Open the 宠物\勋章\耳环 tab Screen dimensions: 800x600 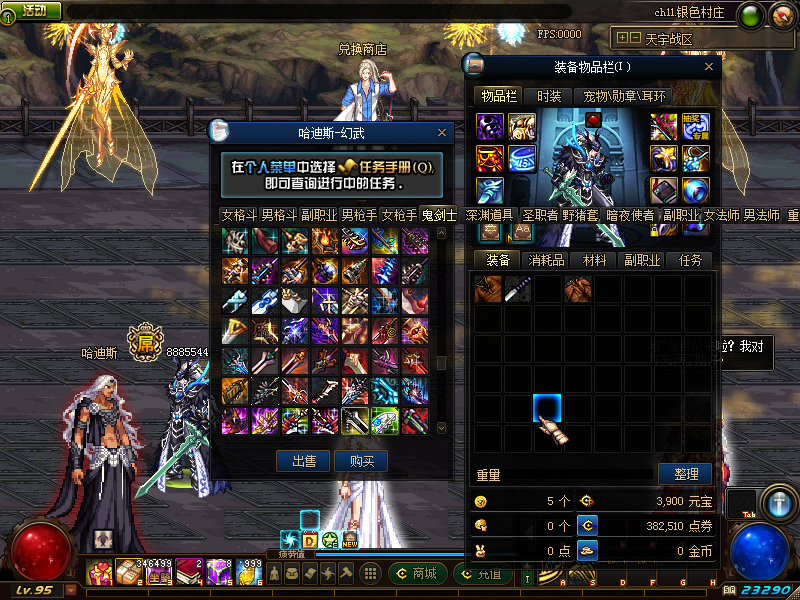click(626, 96)
